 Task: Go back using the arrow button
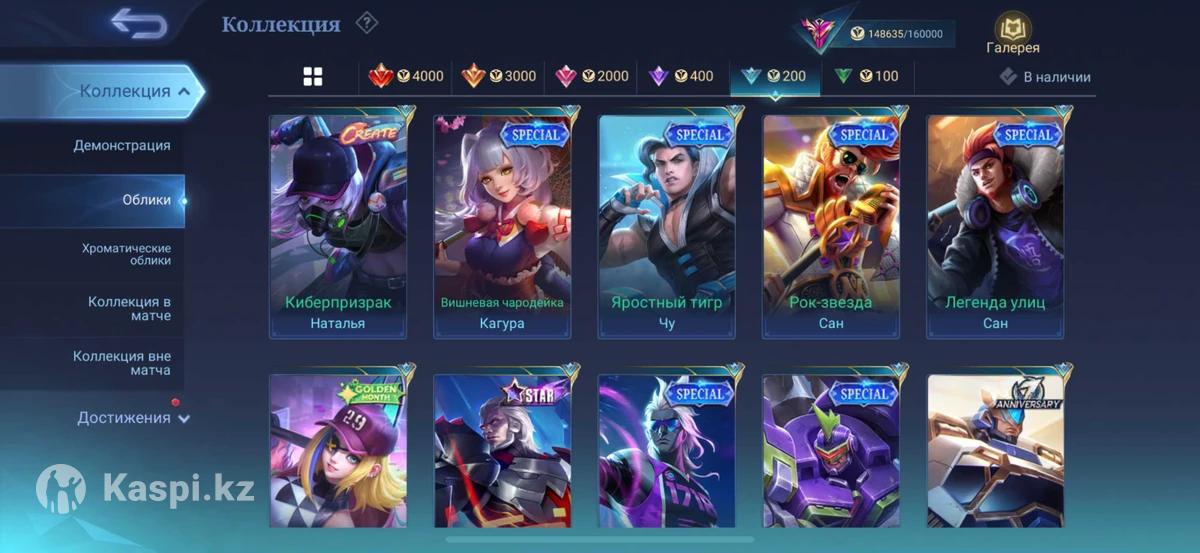138,23
